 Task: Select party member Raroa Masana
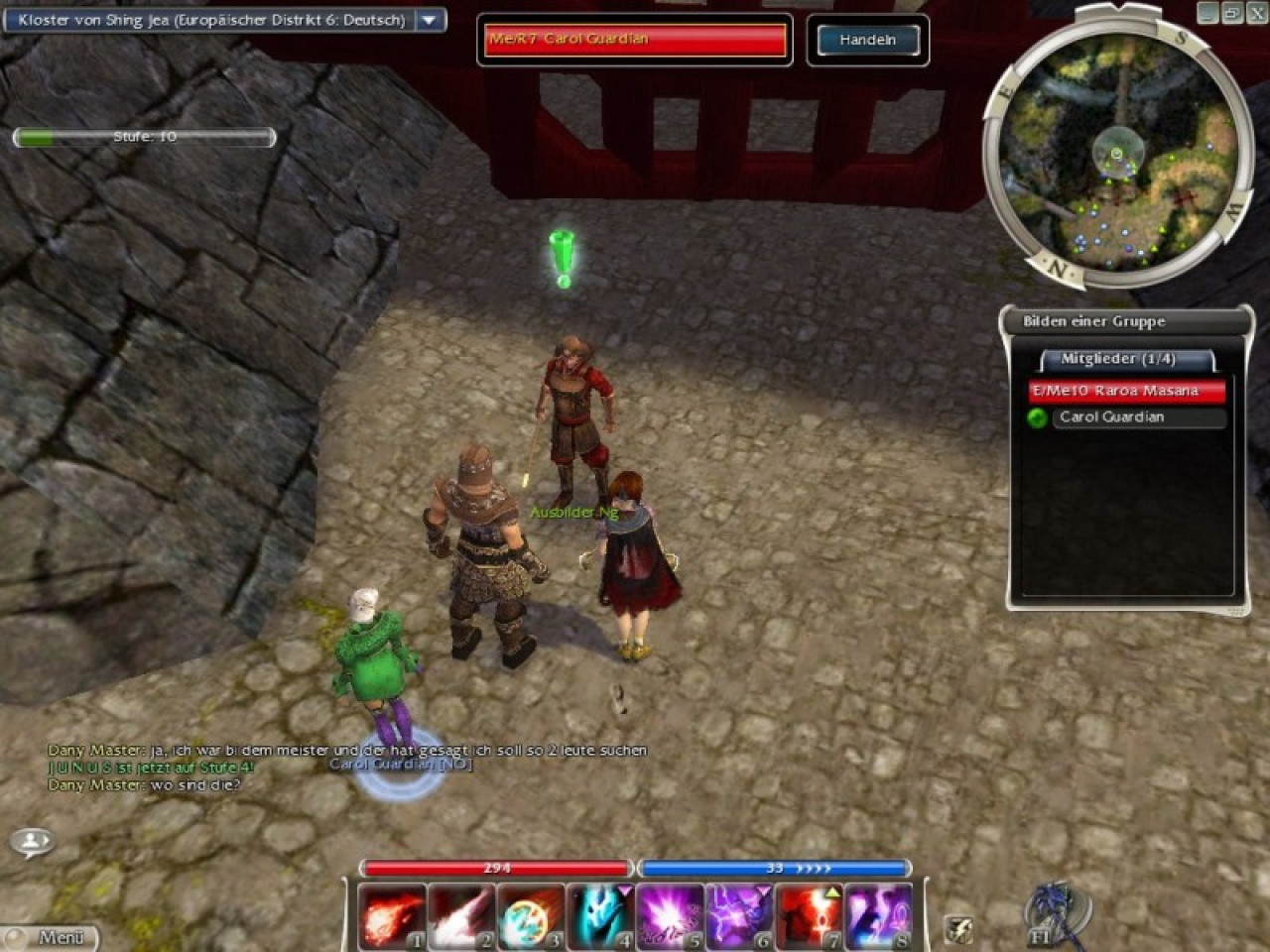(1126, 391)
